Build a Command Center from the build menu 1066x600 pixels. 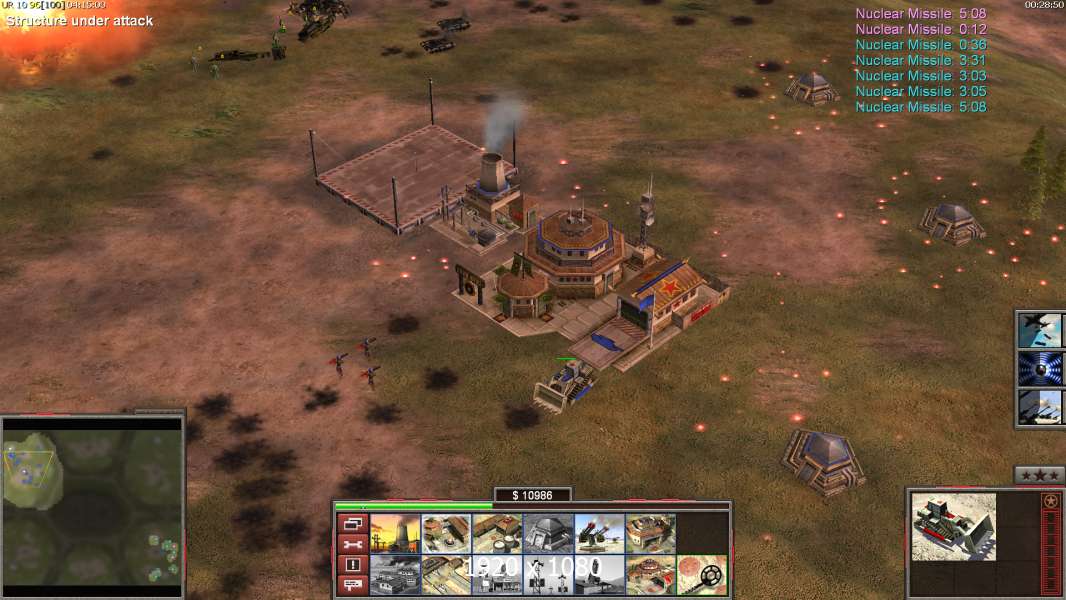pos(650,574)
